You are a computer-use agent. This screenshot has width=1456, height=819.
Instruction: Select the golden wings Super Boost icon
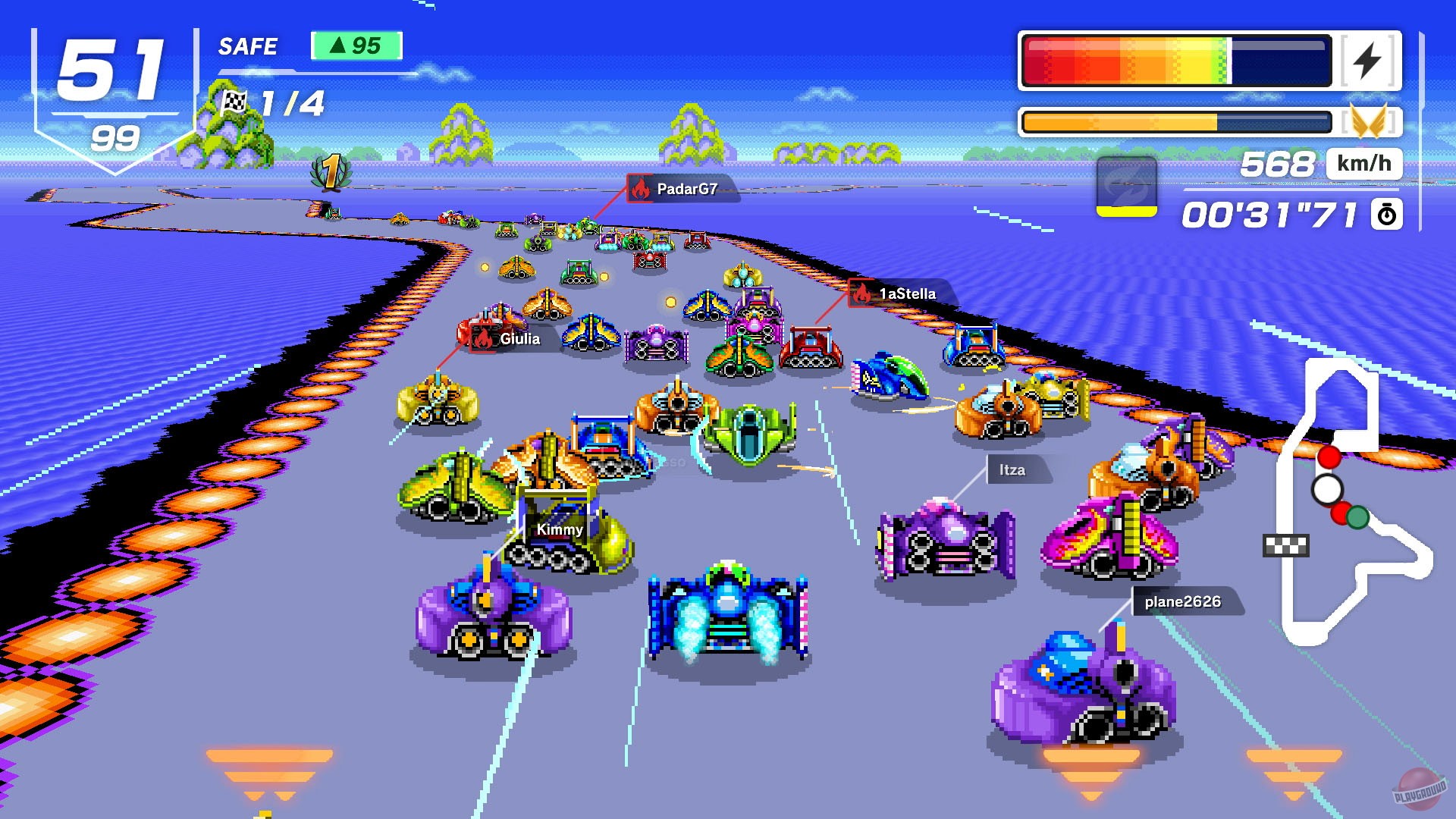[1375, 120]
